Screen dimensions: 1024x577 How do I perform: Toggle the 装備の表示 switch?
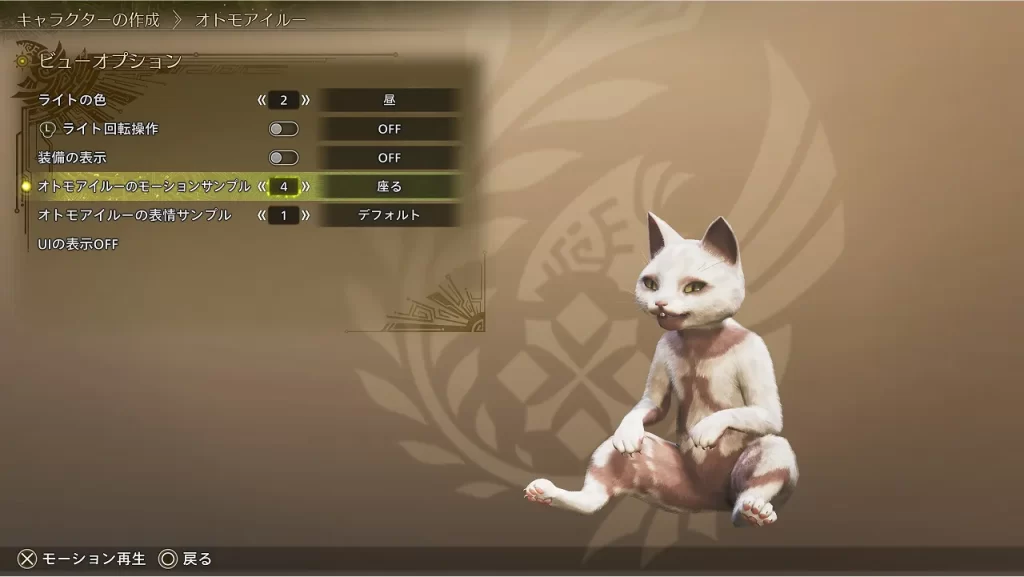(x=284, y=158)
